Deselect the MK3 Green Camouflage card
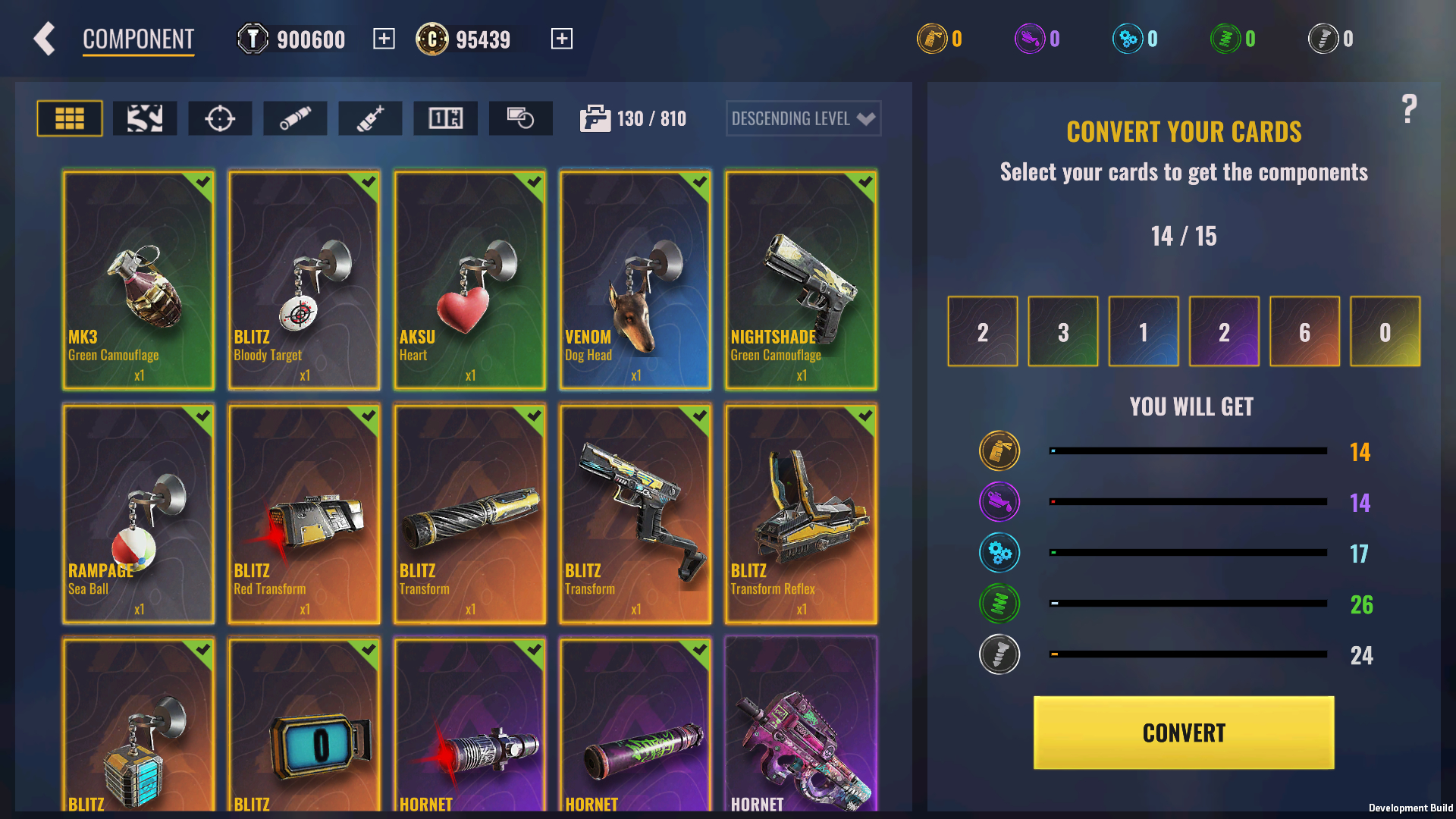1456x819 pixels. click(x=139, y=280)
